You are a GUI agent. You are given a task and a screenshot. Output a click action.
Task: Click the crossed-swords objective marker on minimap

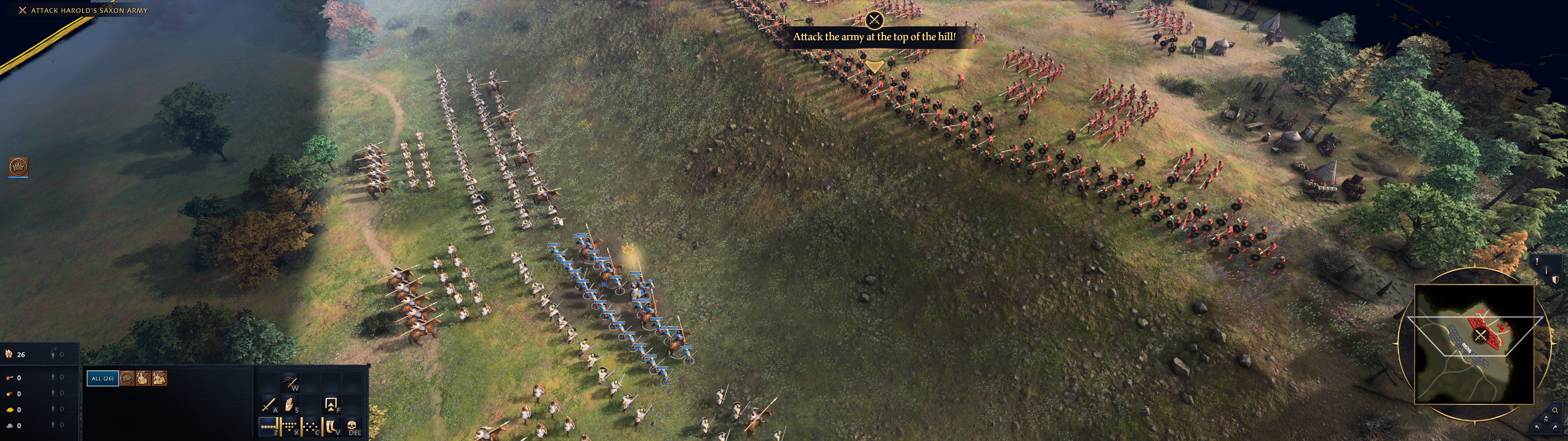pyautogui.click(x=1480, y=336)
